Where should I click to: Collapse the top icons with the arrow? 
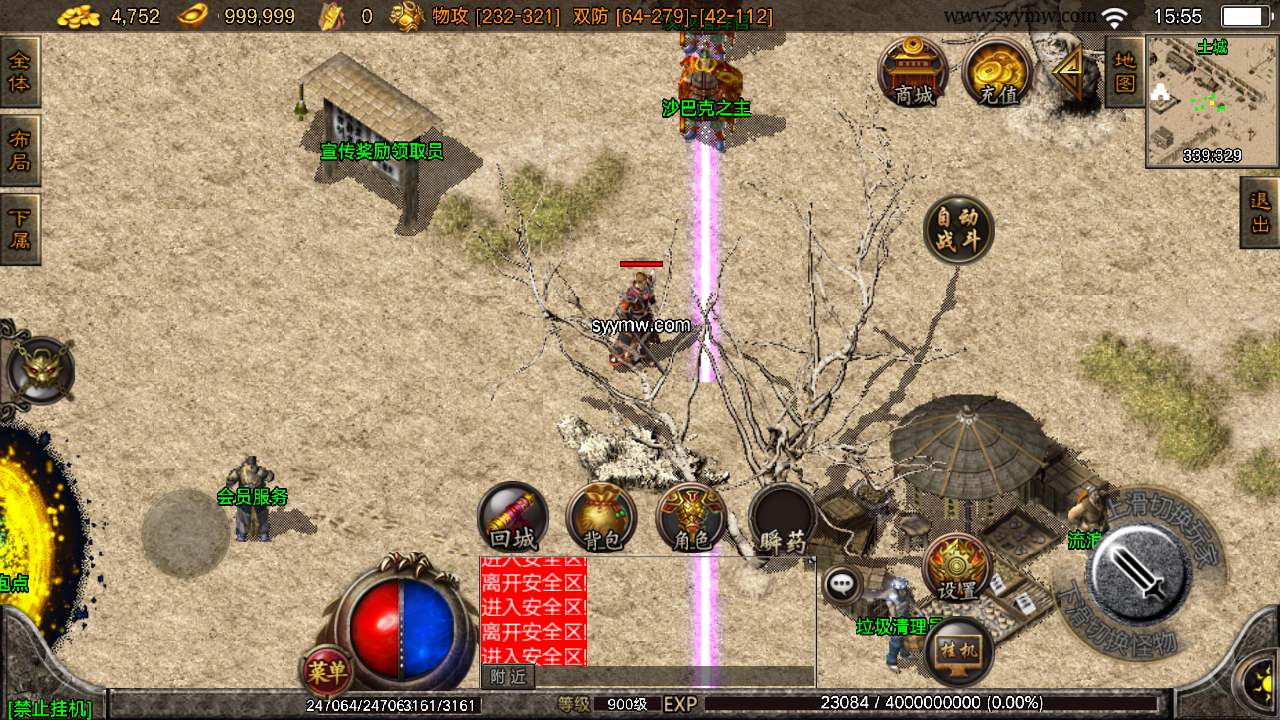(1068, 72)
